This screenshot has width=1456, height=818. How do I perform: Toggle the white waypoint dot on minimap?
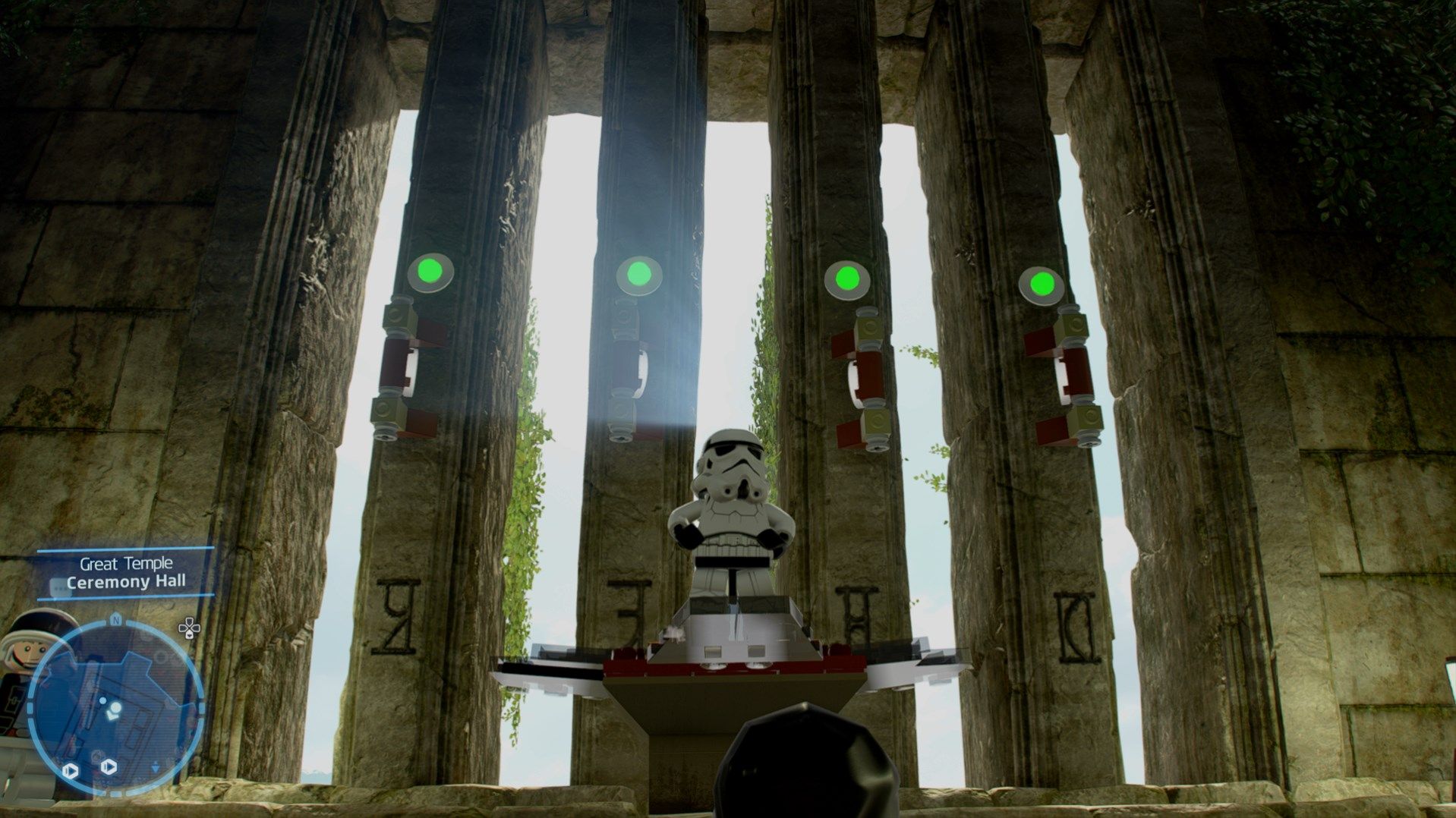coord(102,700)
